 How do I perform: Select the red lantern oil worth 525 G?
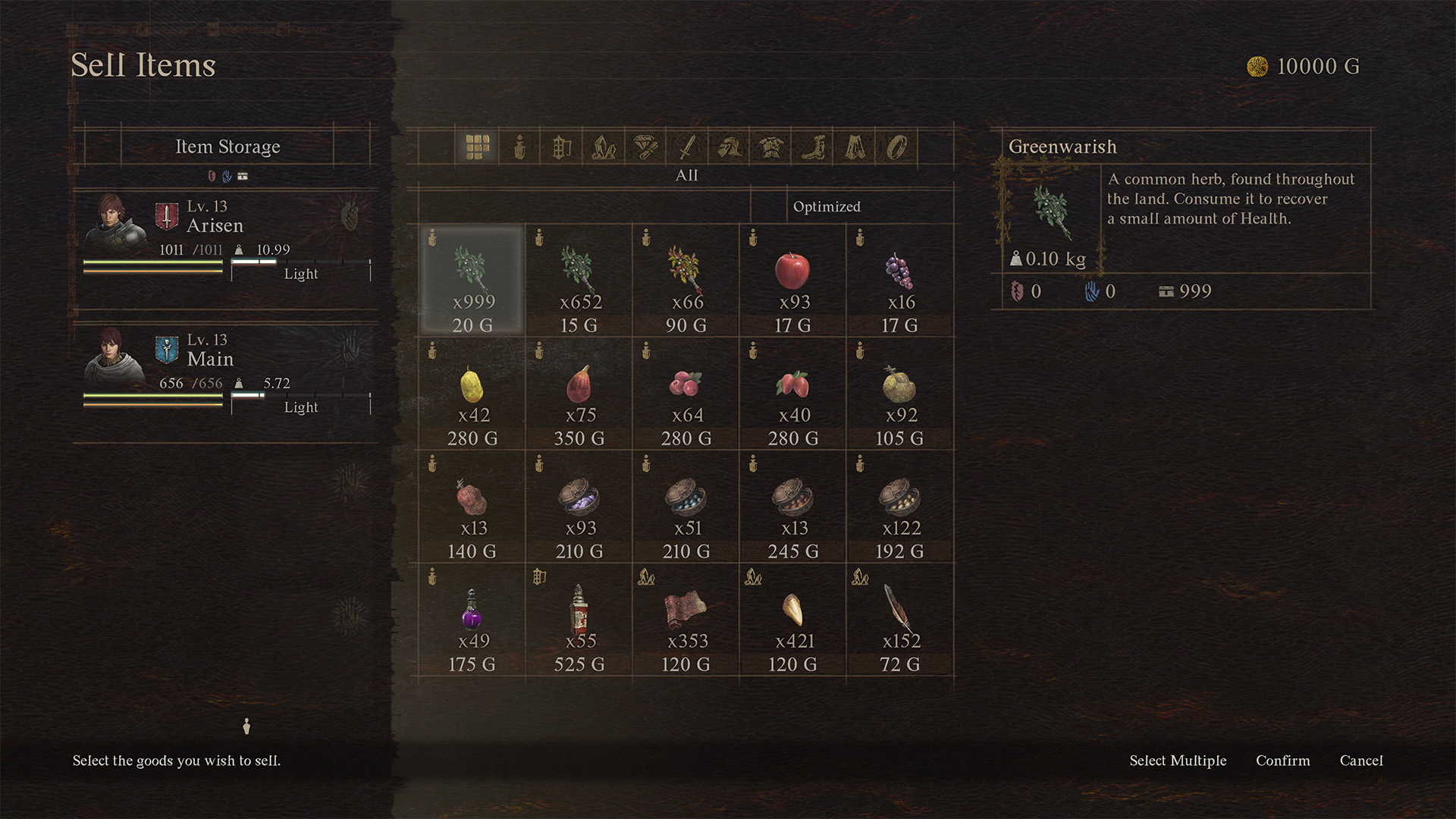[x=579, y=620]
